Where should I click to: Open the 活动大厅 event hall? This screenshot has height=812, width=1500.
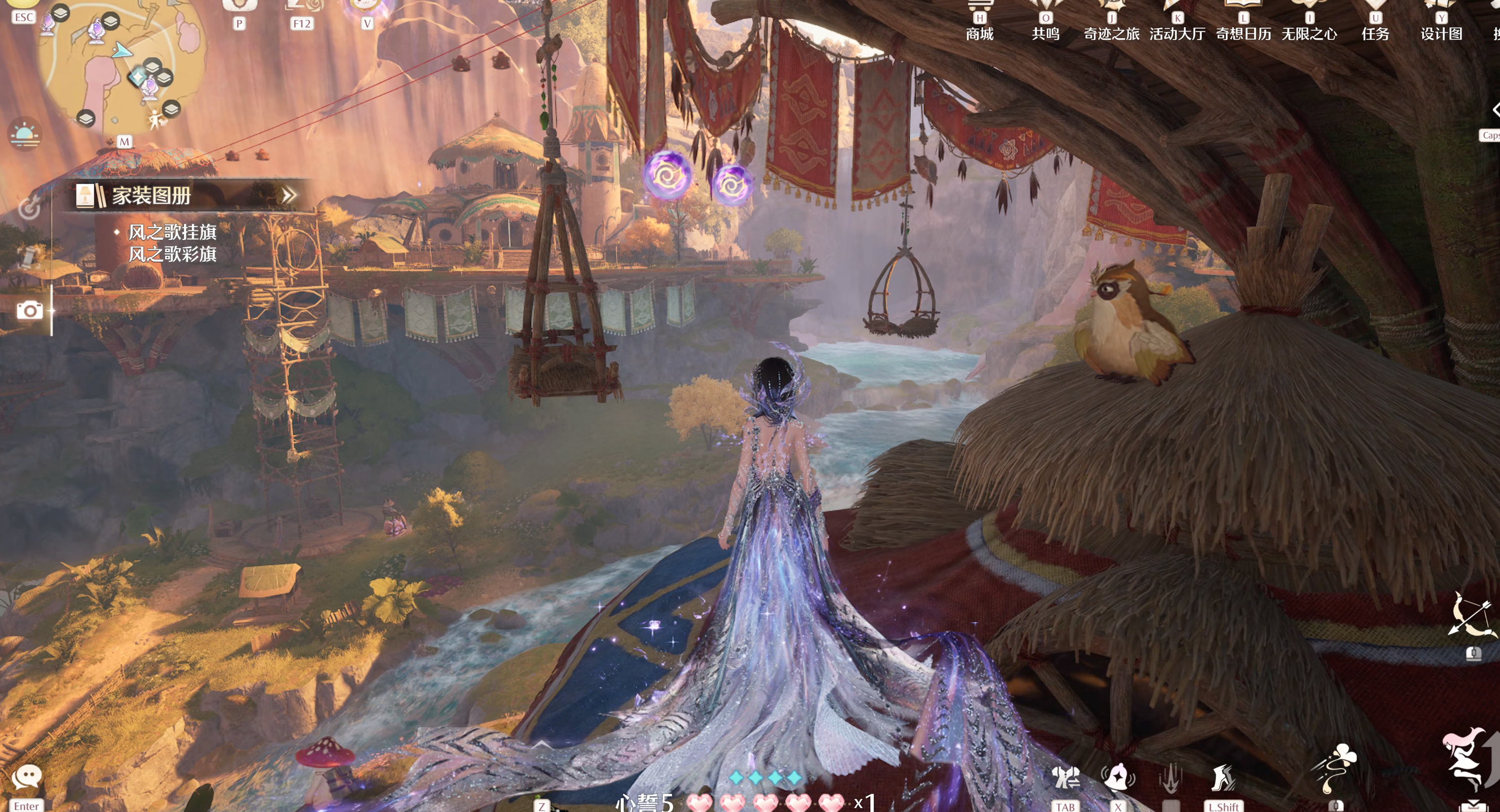[1177, 23]
